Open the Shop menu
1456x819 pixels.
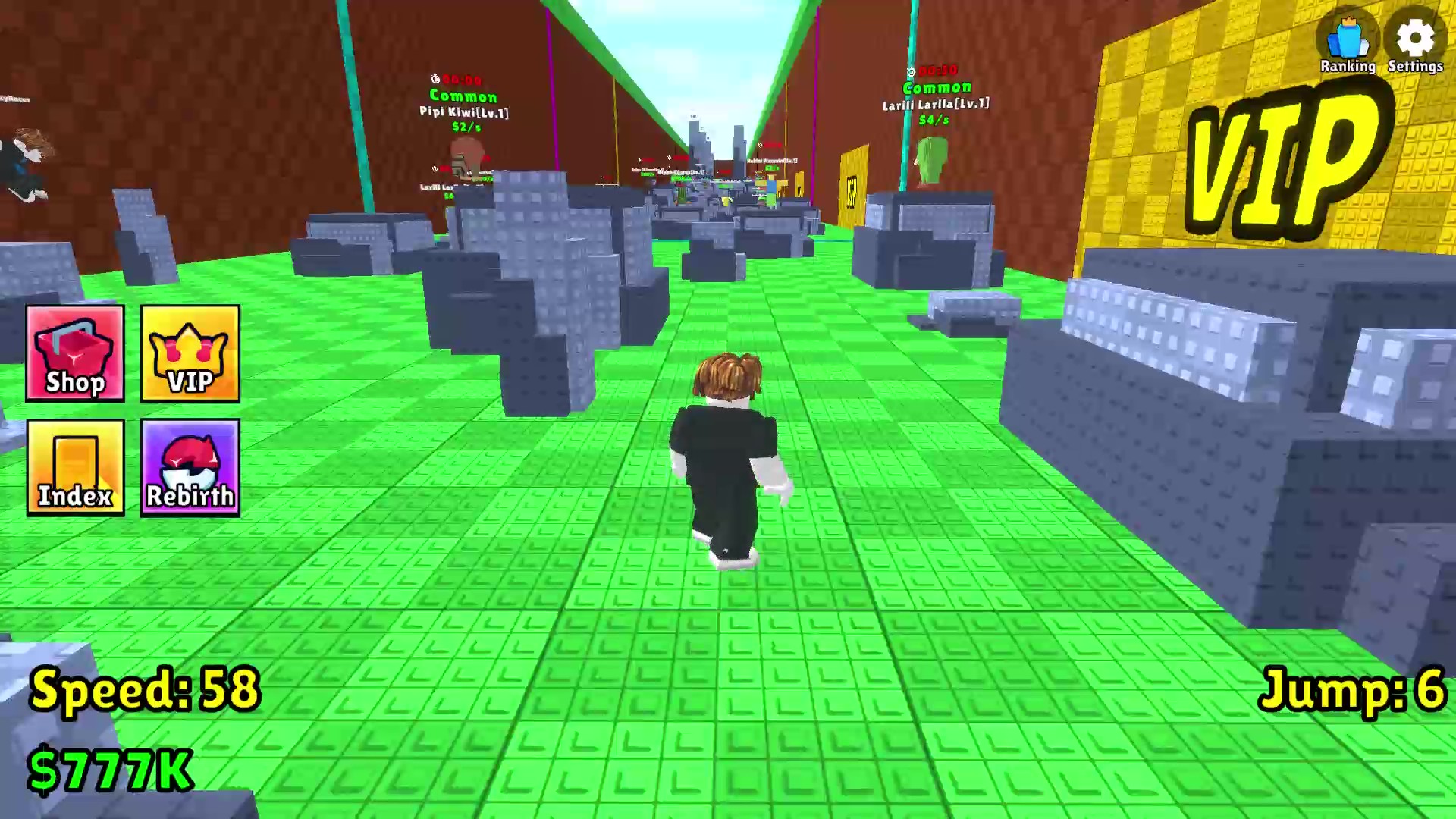[x=74, y=353]
